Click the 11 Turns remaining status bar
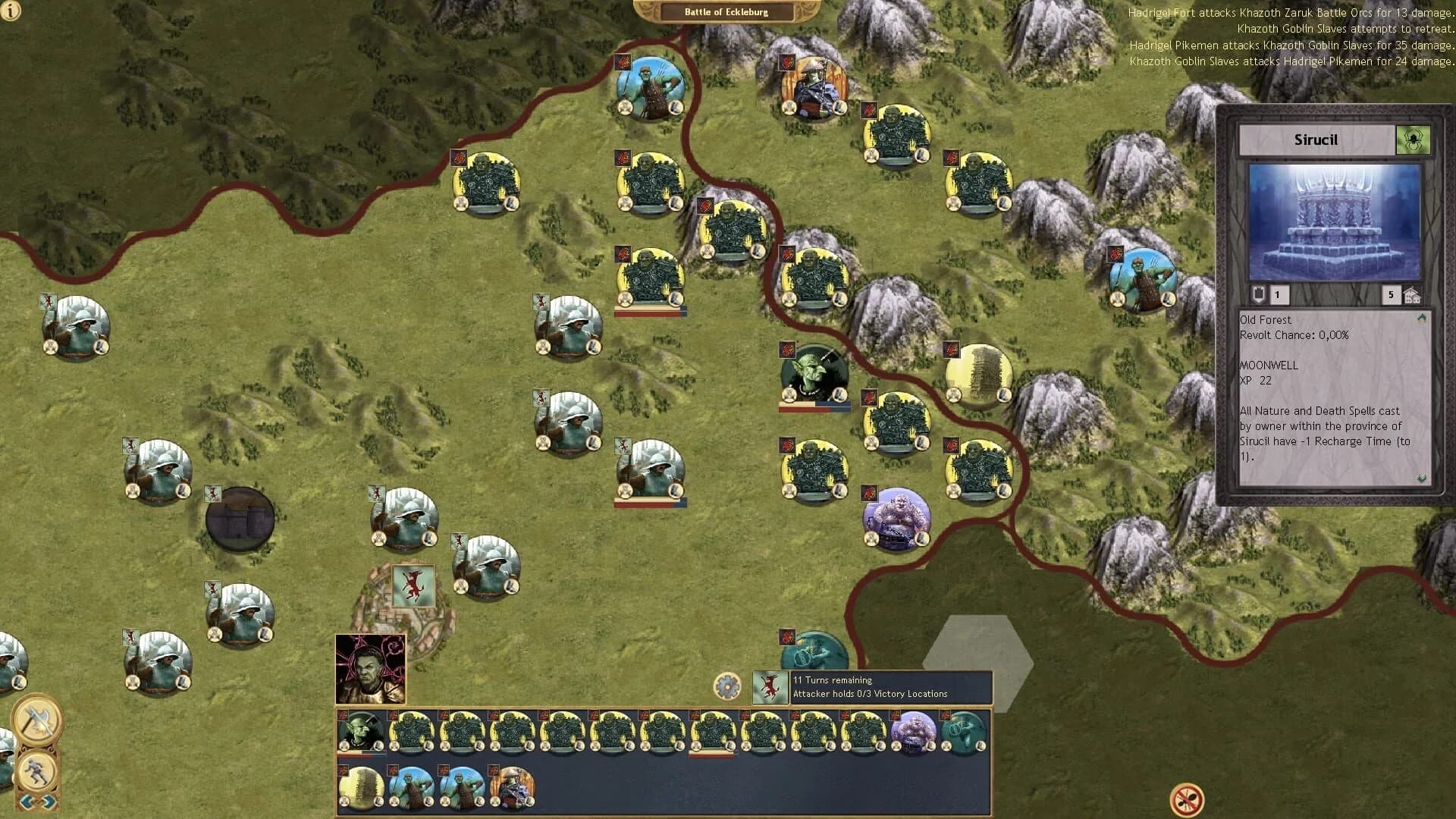This screenshot has height=819, width=1456. point(832,680)
